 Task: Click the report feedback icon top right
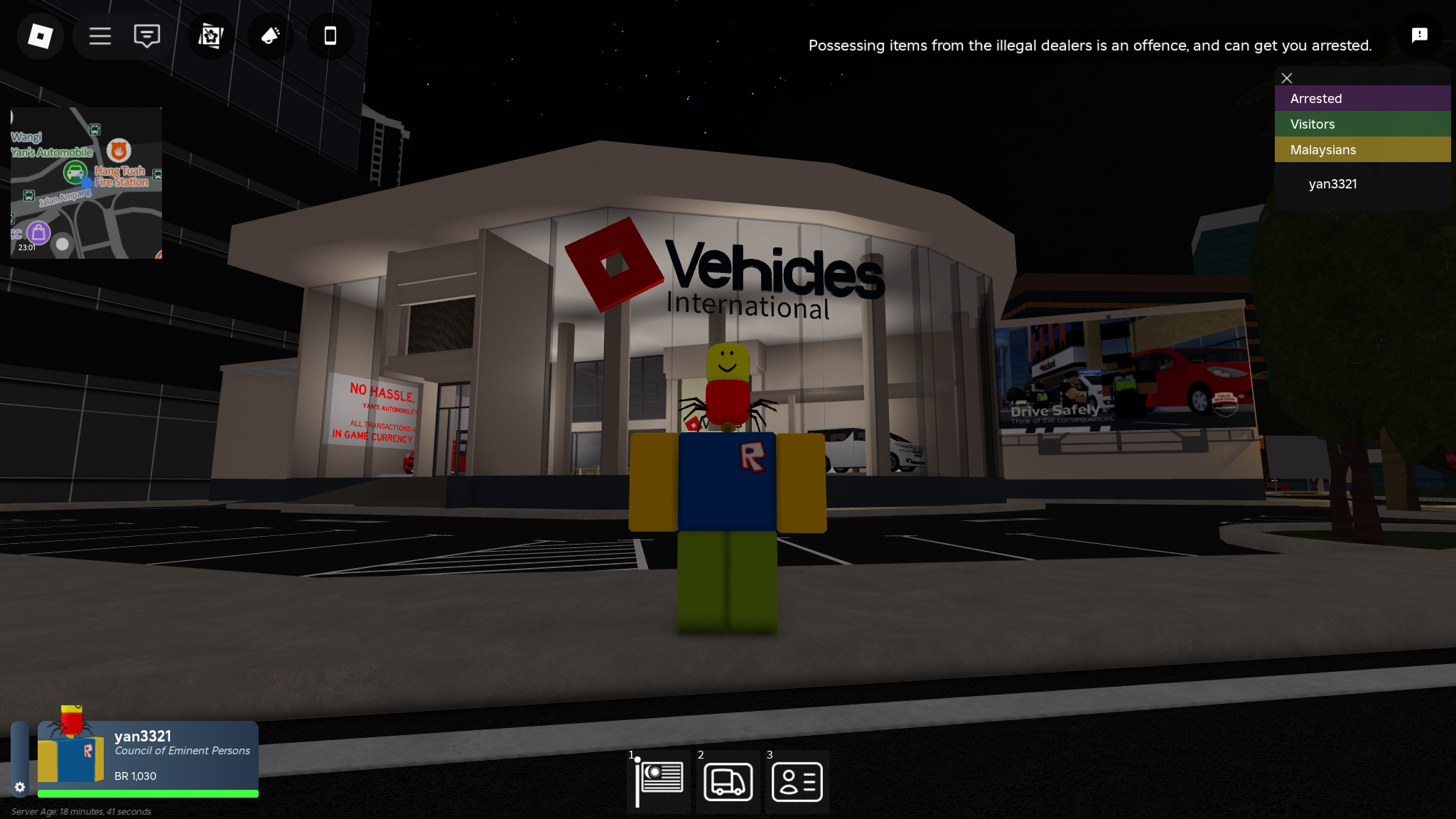tap(1419, 35)
